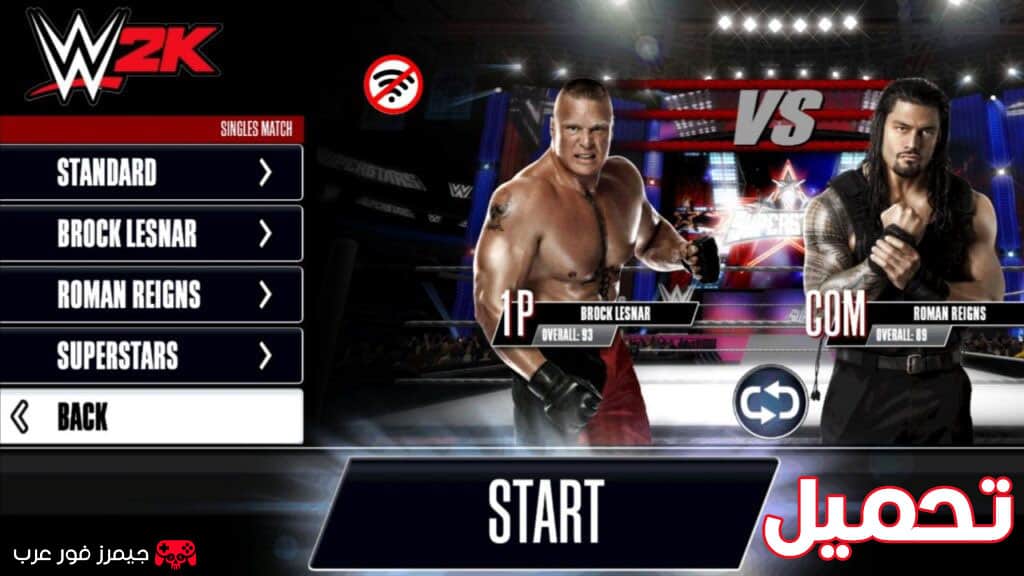
Task: Select the COM Roman Reigns opponent panel
Action: click(x=901, y=320)
